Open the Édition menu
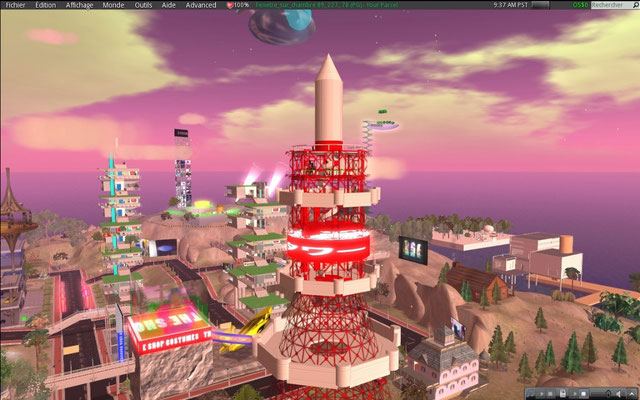The image size is (640, 400). (45, 5)
